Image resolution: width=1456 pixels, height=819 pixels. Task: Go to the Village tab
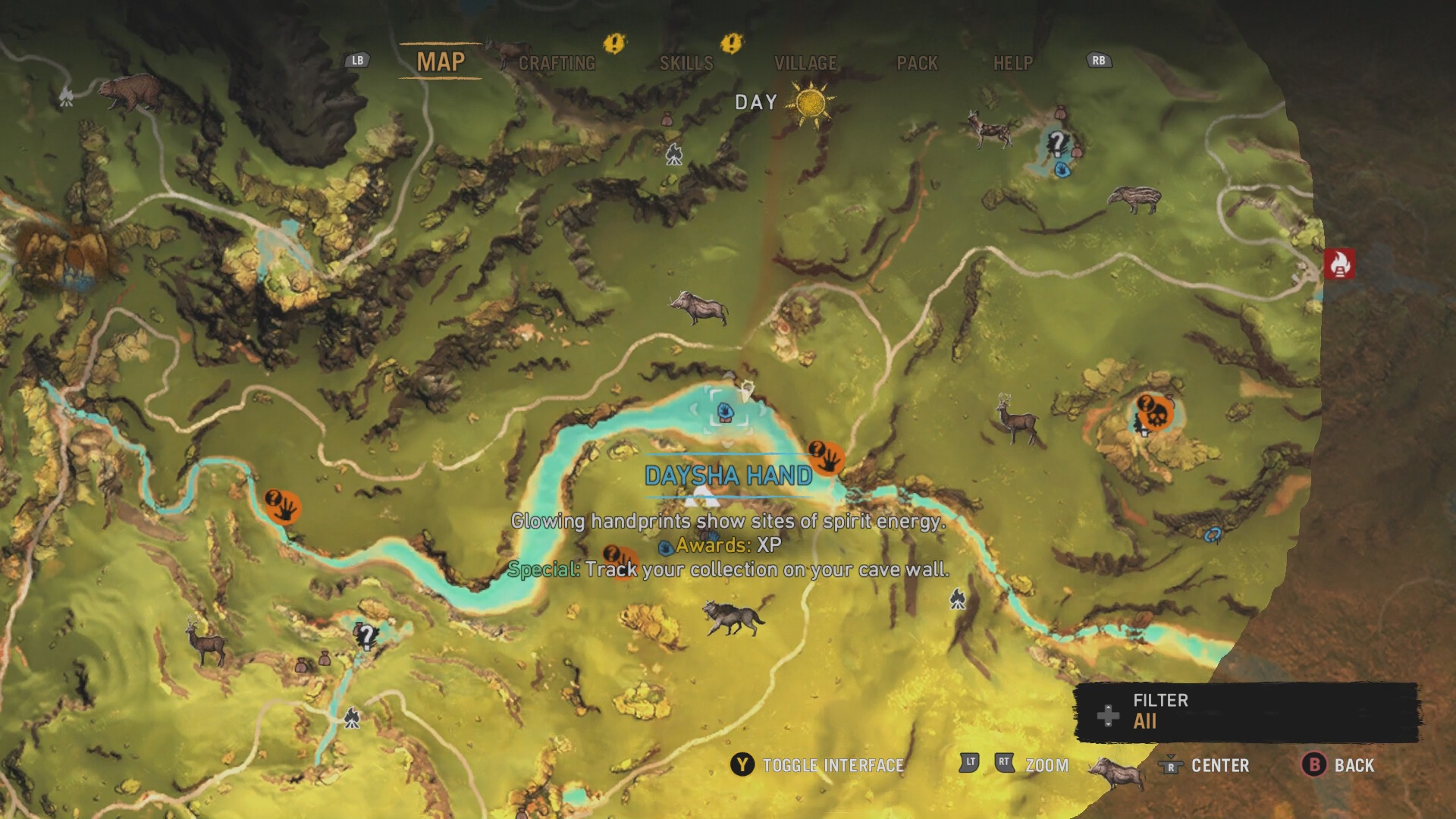[805, 63]
